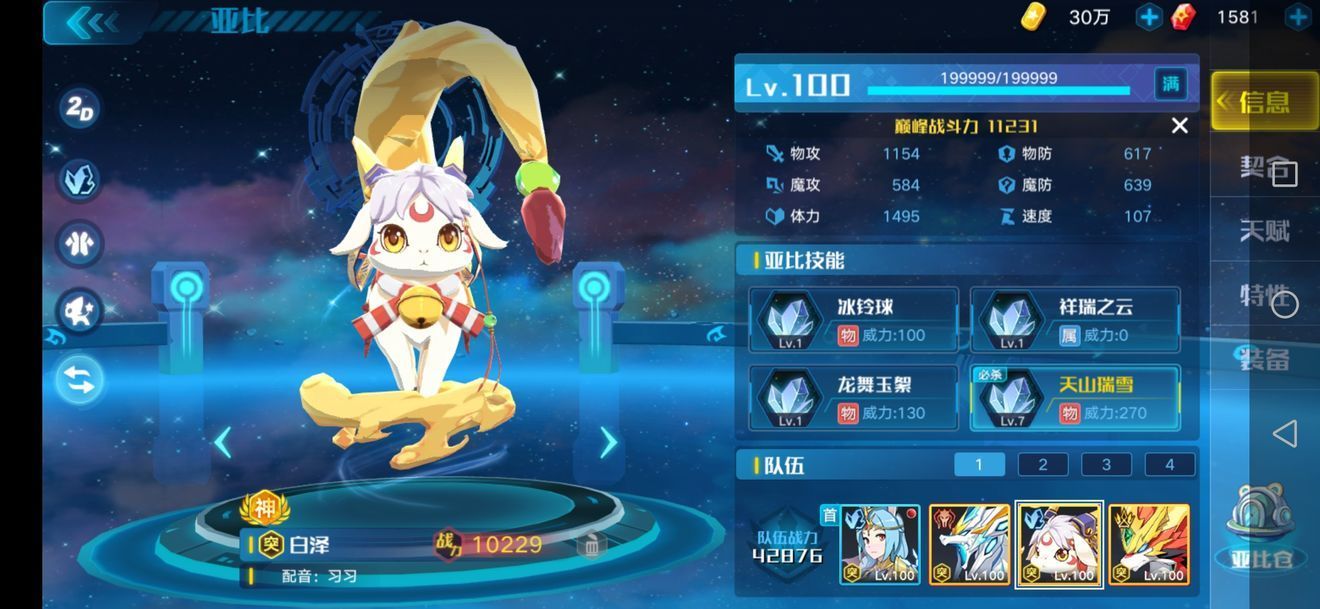1320x609 pixels.
Task: Choose the 龙舞玉絮 skill
Action: tap(854, 398)
